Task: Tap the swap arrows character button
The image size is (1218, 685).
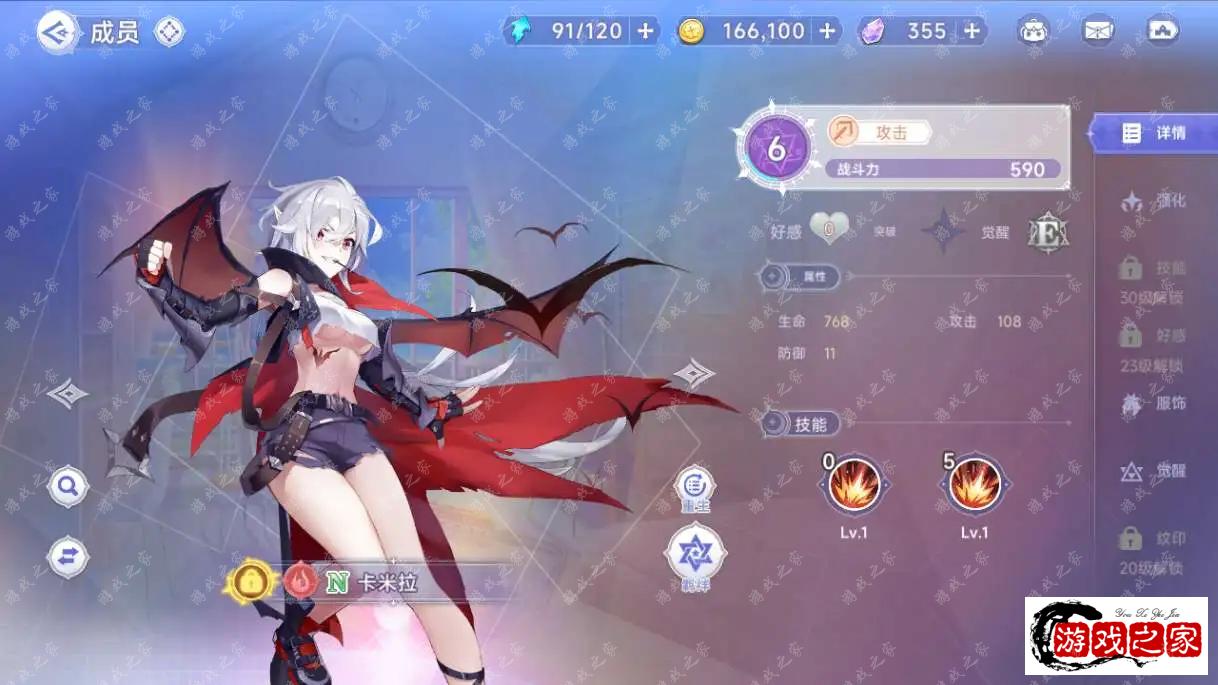Action: 68,557
